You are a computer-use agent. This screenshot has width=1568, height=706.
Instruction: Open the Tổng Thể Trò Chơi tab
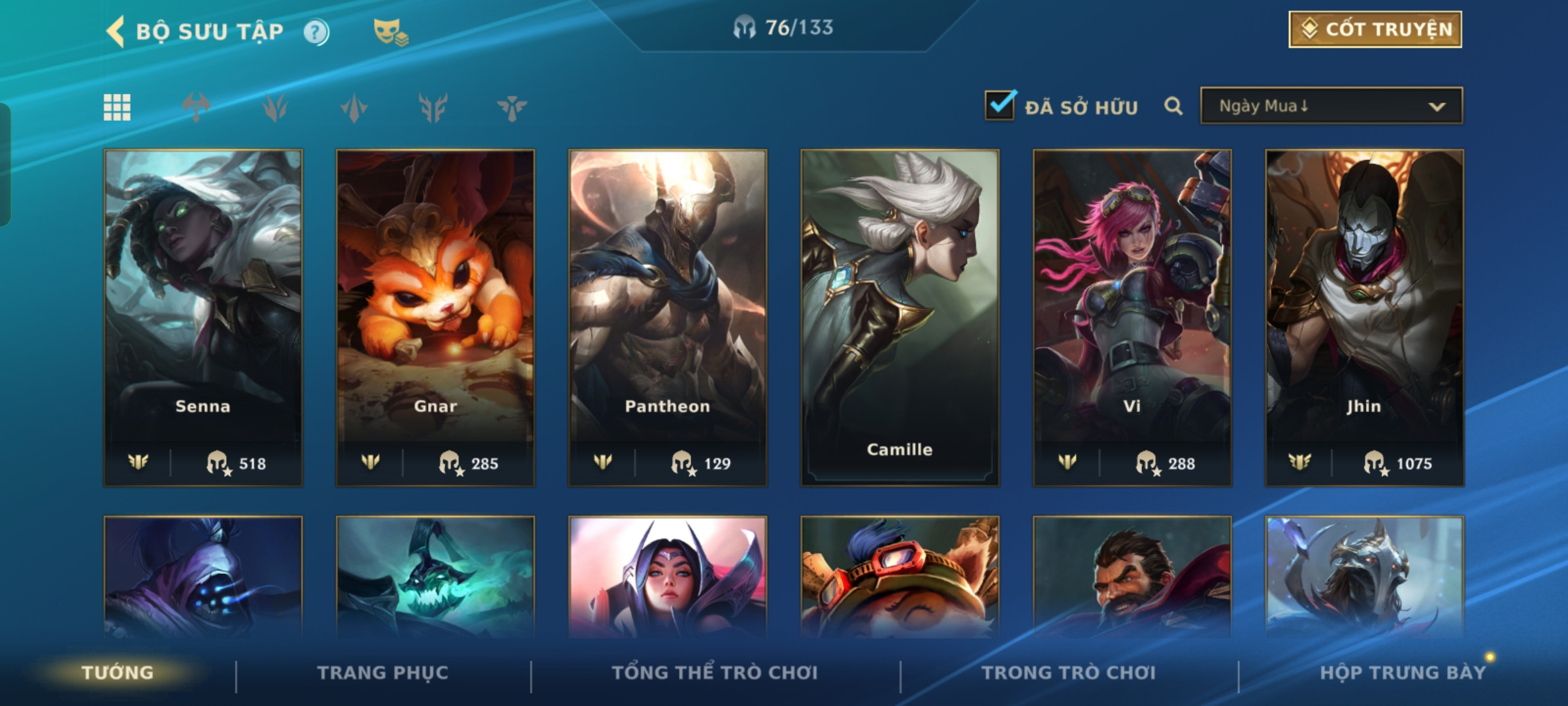715,673
